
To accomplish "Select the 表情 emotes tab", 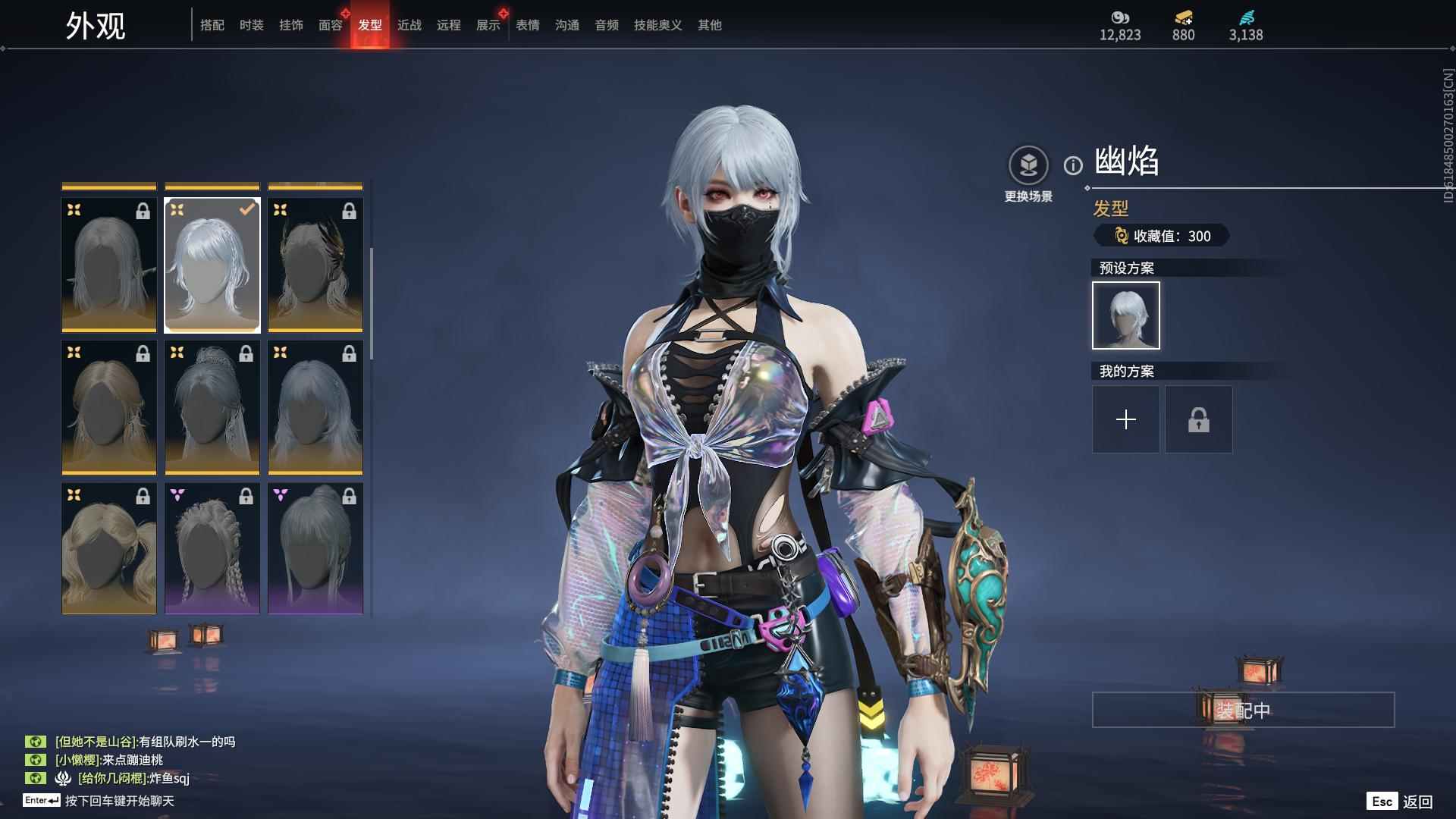I will click(527, 25).
